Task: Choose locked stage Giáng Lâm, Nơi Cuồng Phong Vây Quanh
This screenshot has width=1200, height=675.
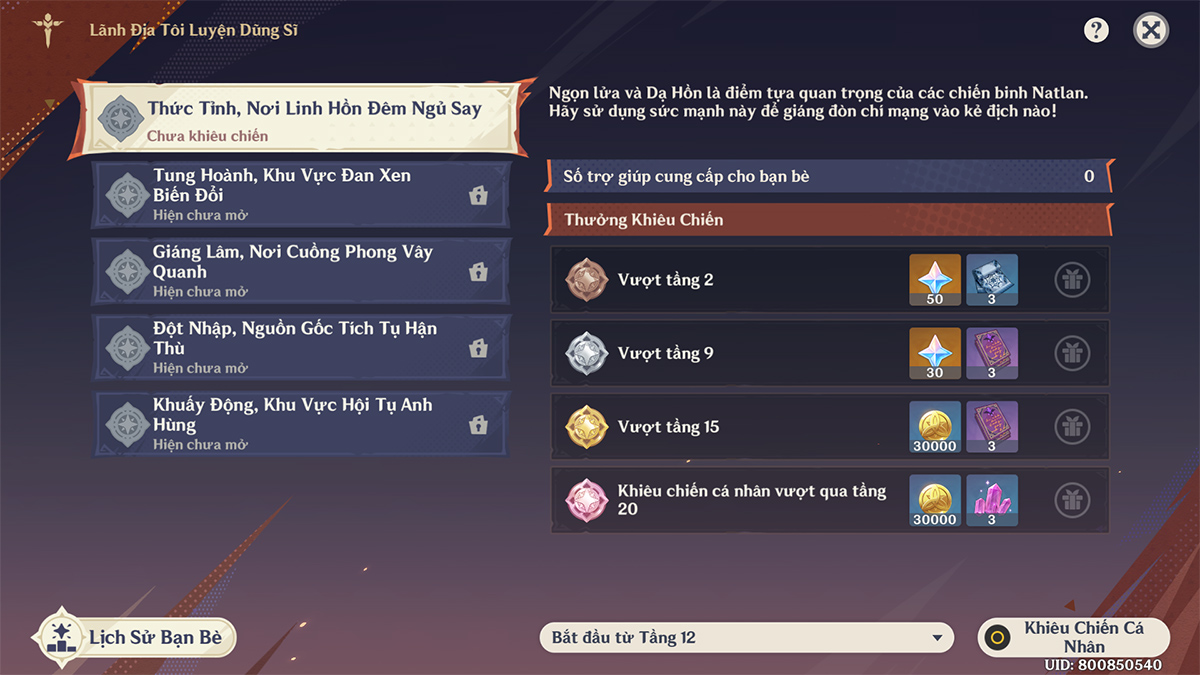Action: tap(302, 271)
